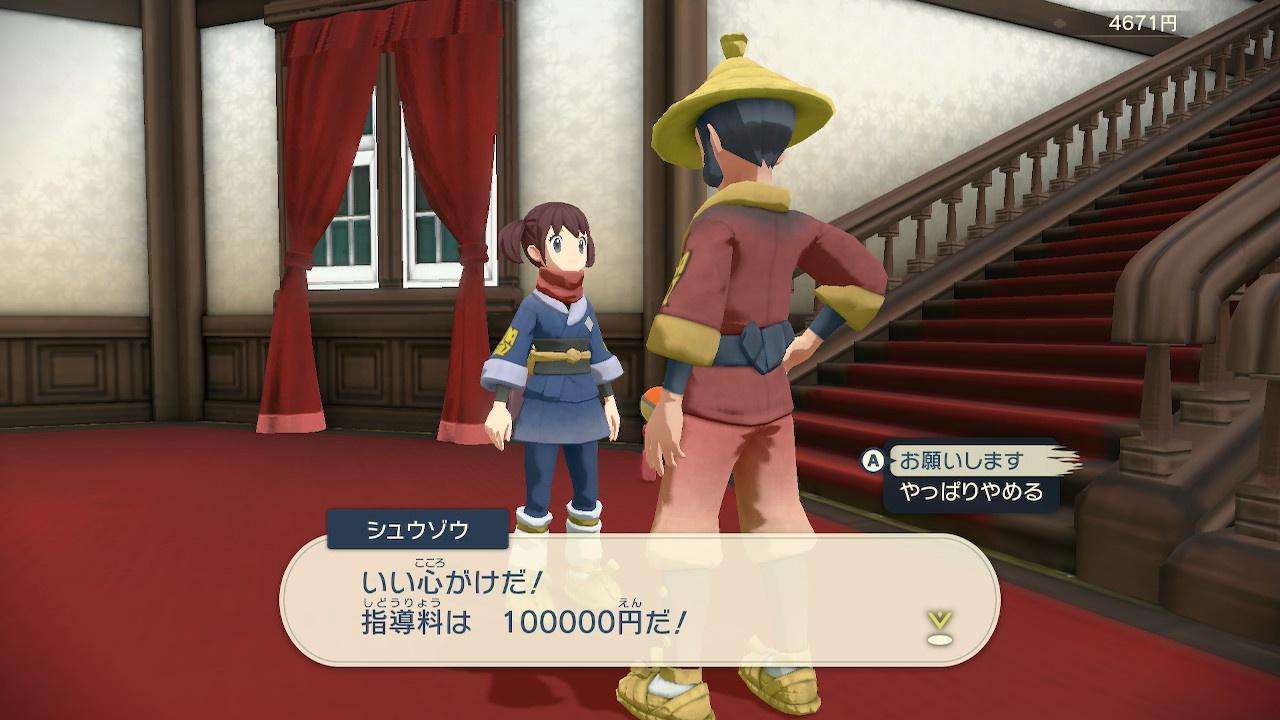Click the A button prompt icon
The image size is (1280, 720).
point(873,462)
